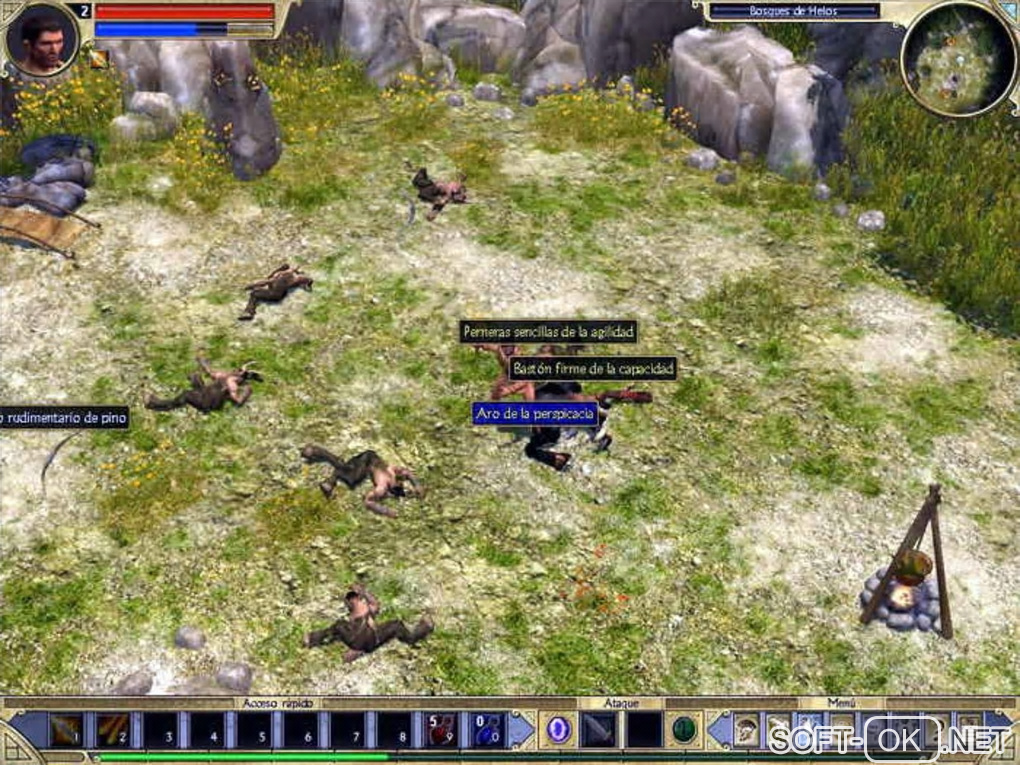
Task: Click the green round gem button
Action: (684, 730)
